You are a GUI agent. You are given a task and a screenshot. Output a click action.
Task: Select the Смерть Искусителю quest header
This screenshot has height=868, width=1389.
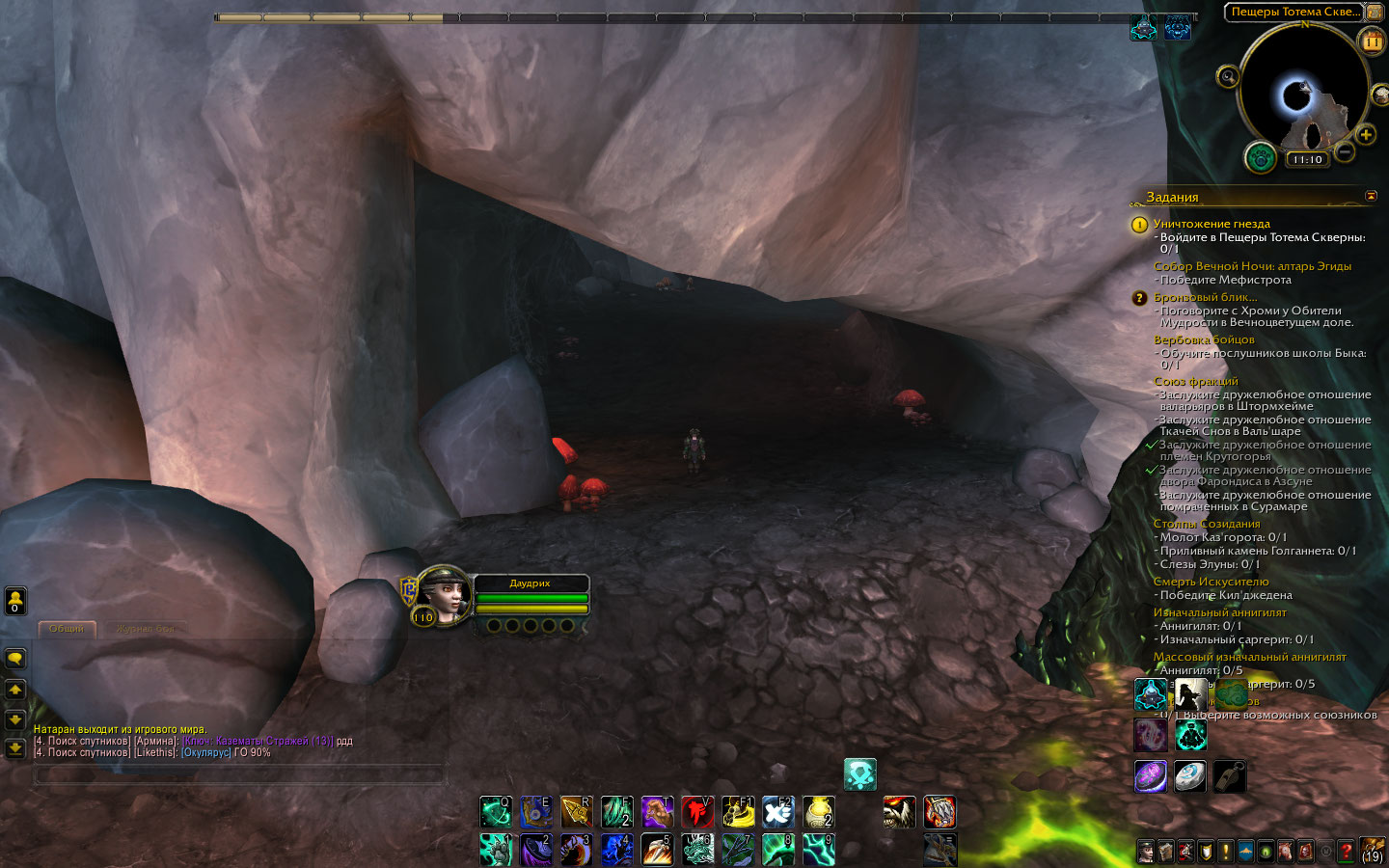(1211, 582)
